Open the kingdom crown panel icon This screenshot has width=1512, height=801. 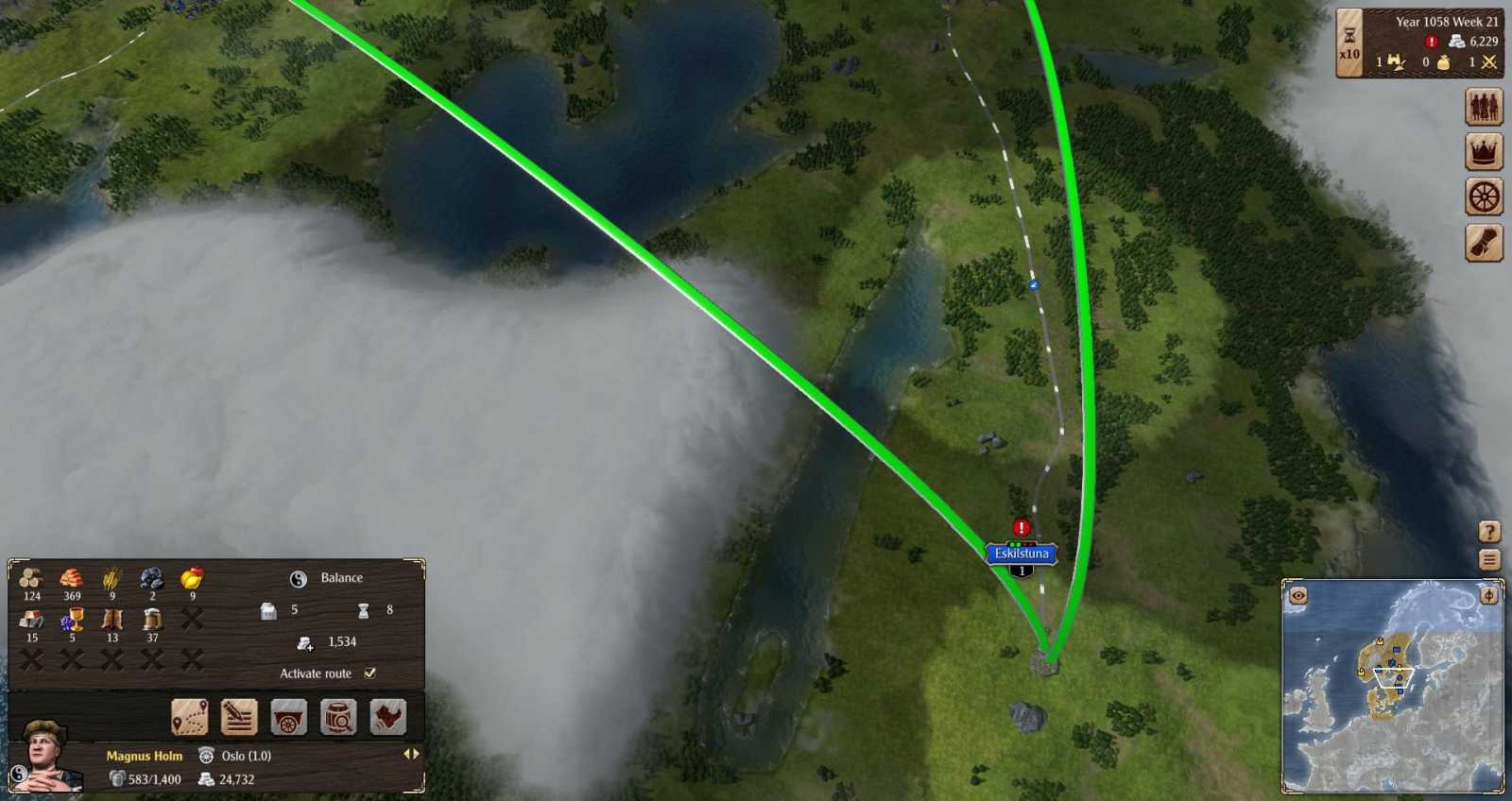click(x=1484, y=151)
